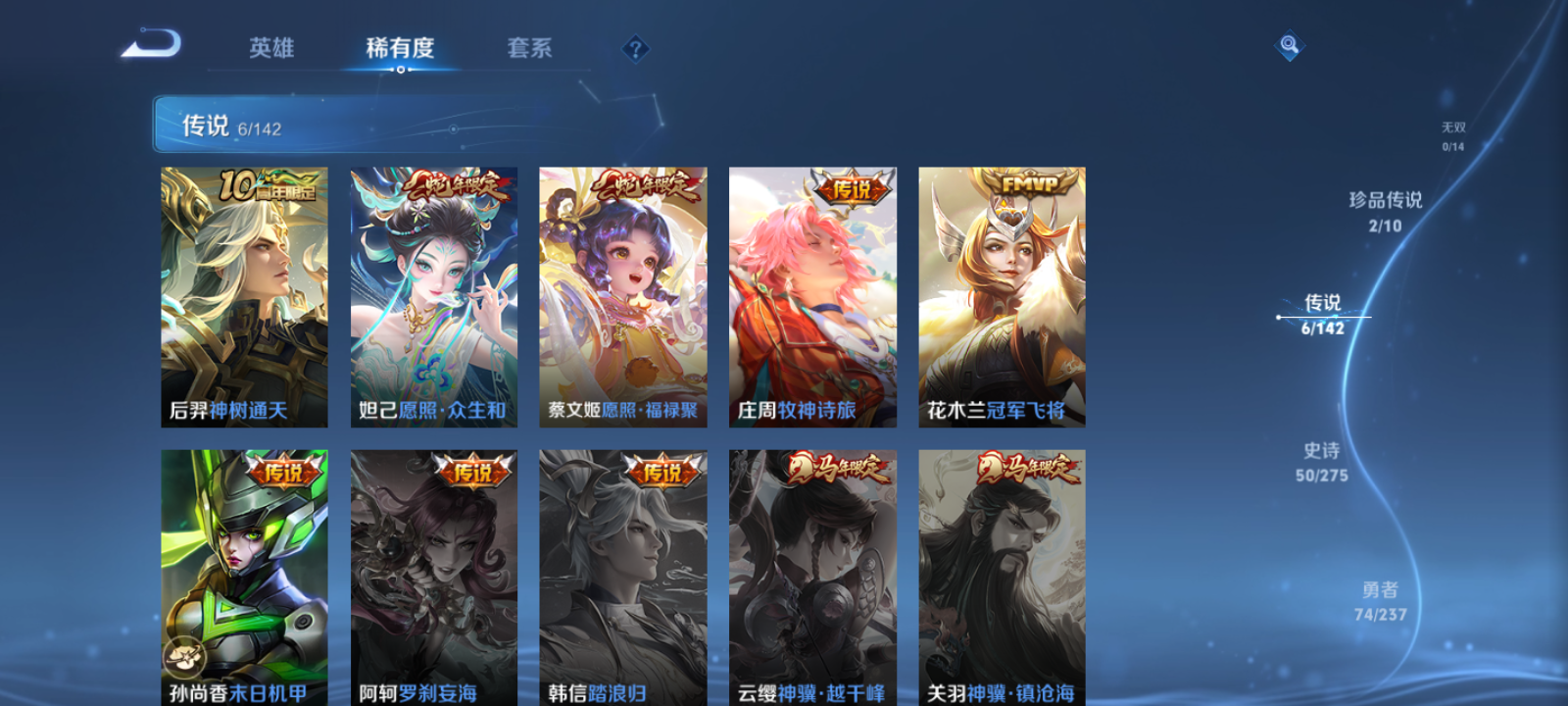View Zhuang Zhou's 牧神诗旅 skin

(x=811, y=294)
